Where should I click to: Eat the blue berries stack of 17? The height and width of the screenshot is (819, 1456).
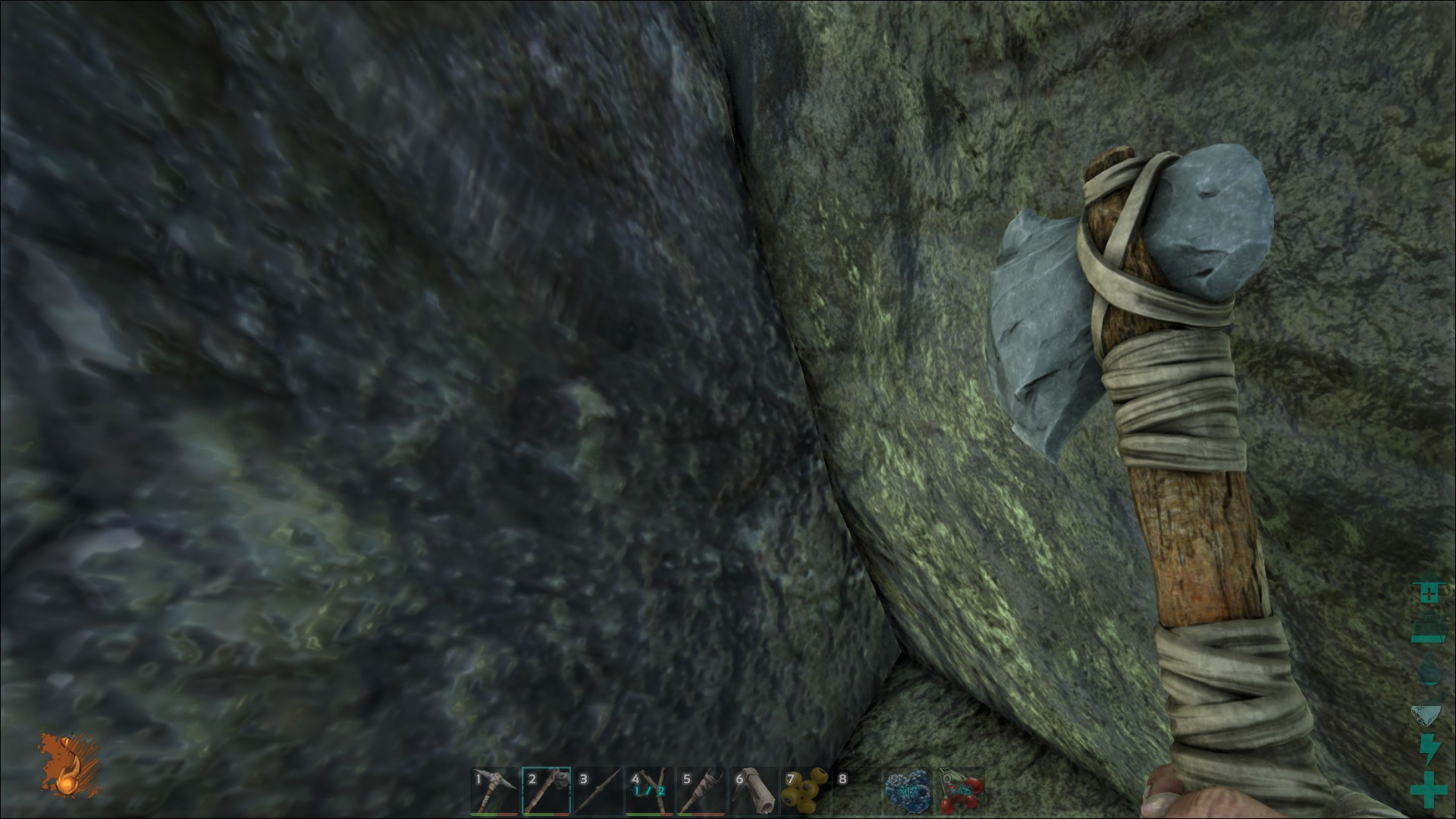[907, 792]
